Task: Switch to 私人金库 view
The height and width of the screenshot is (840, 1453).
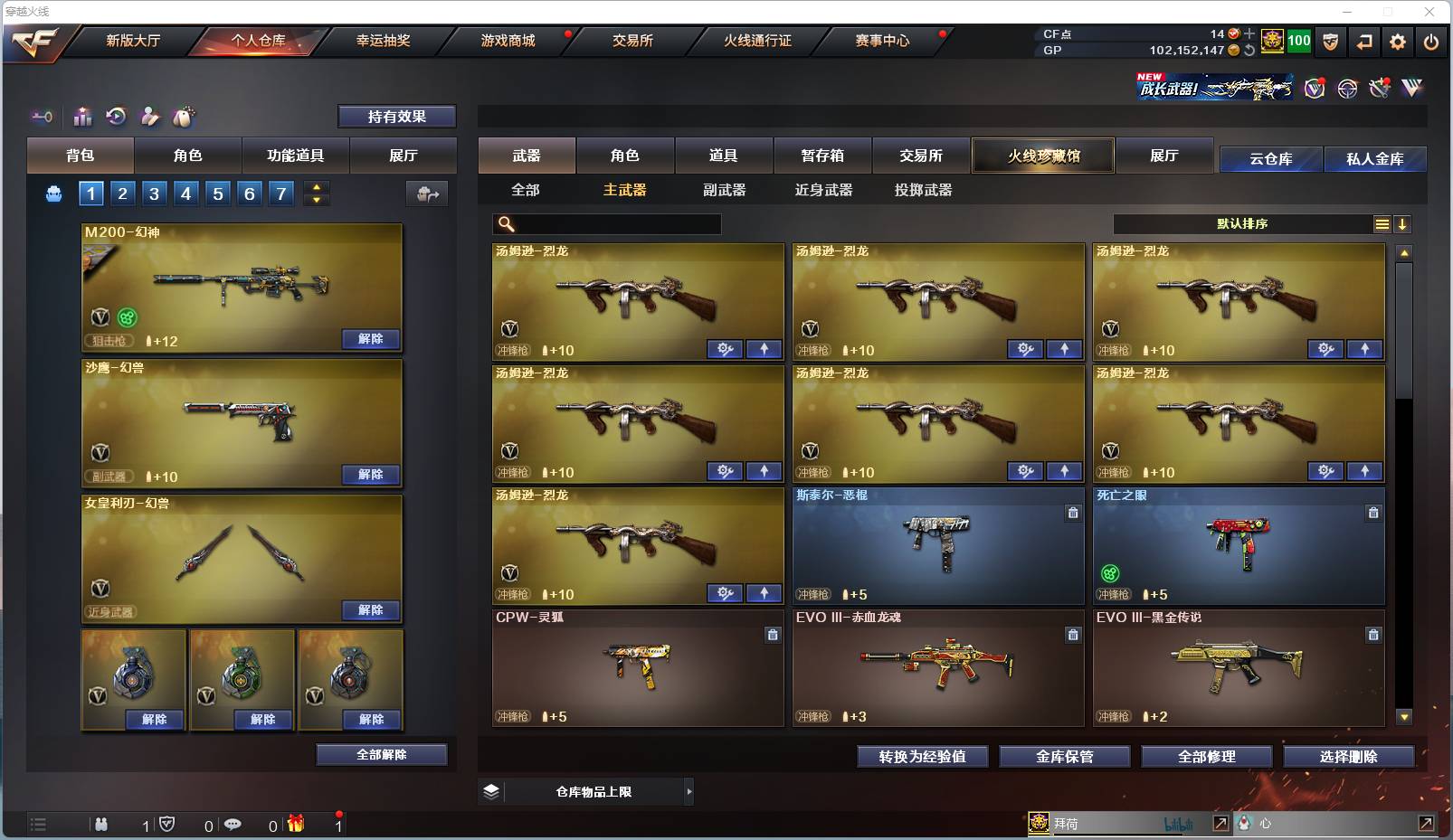Action: tap(1376, 158)
